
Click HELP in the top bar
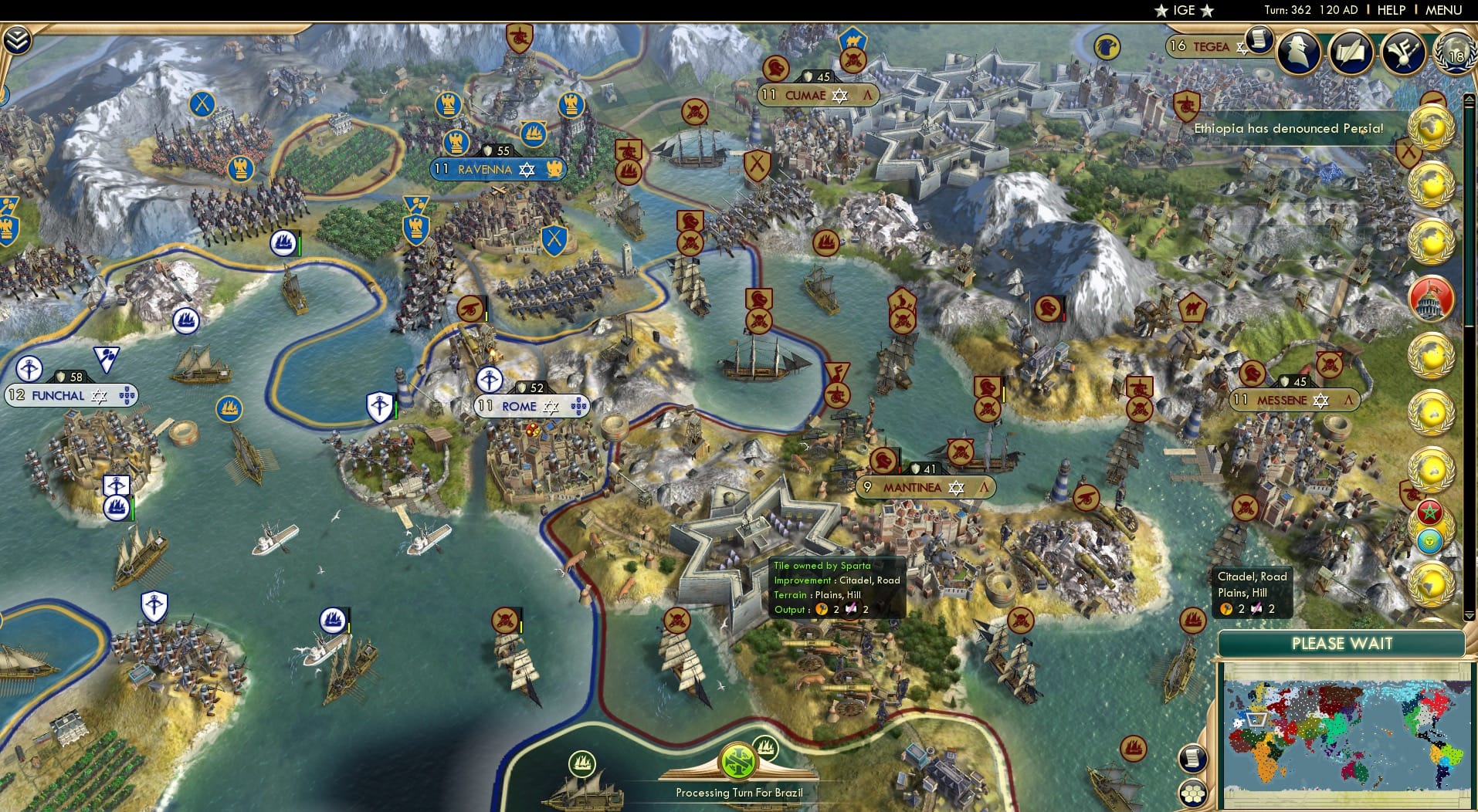(x=1390, y=10)
